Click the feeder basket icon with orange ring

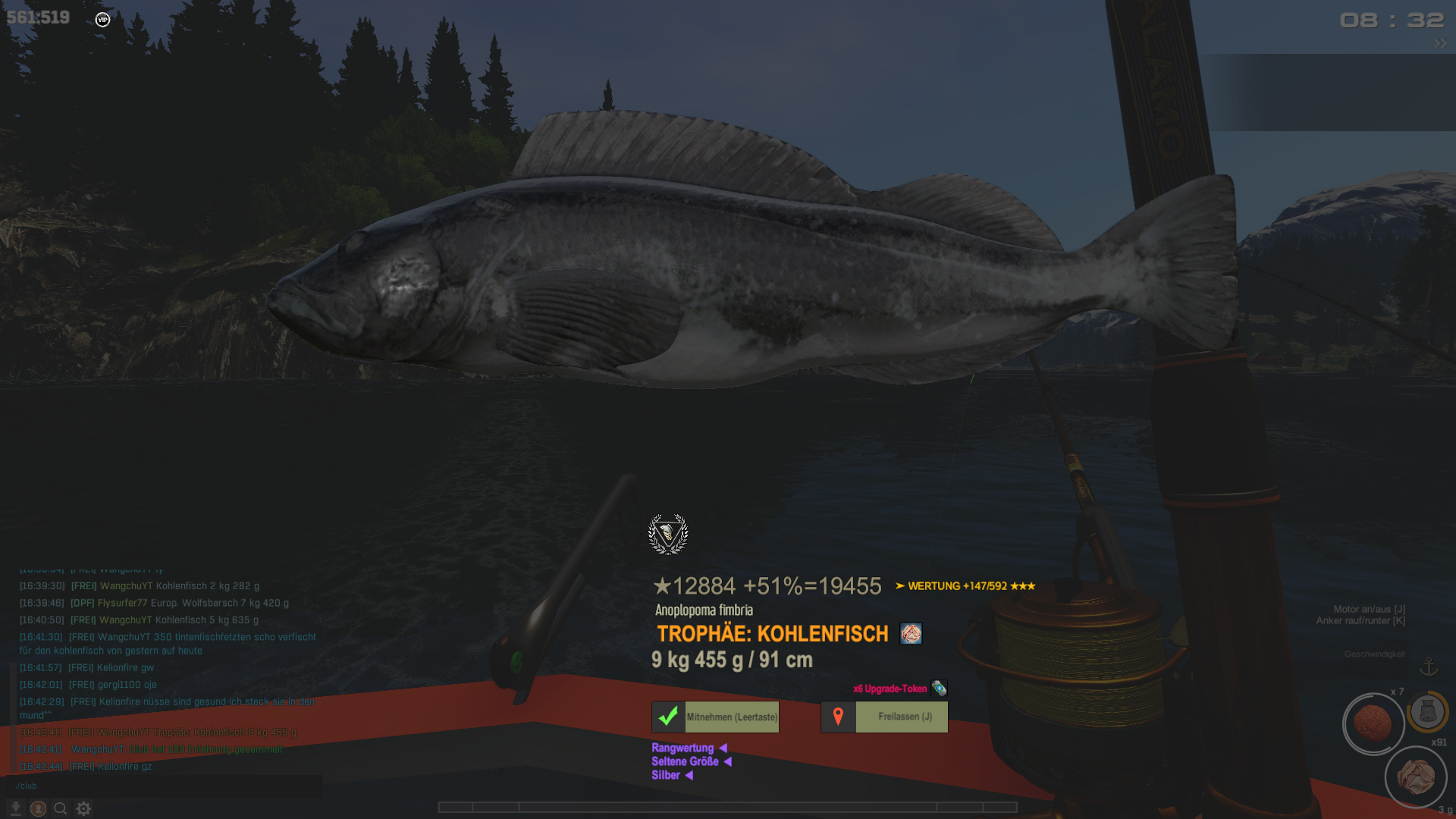tap(1428, 711)
